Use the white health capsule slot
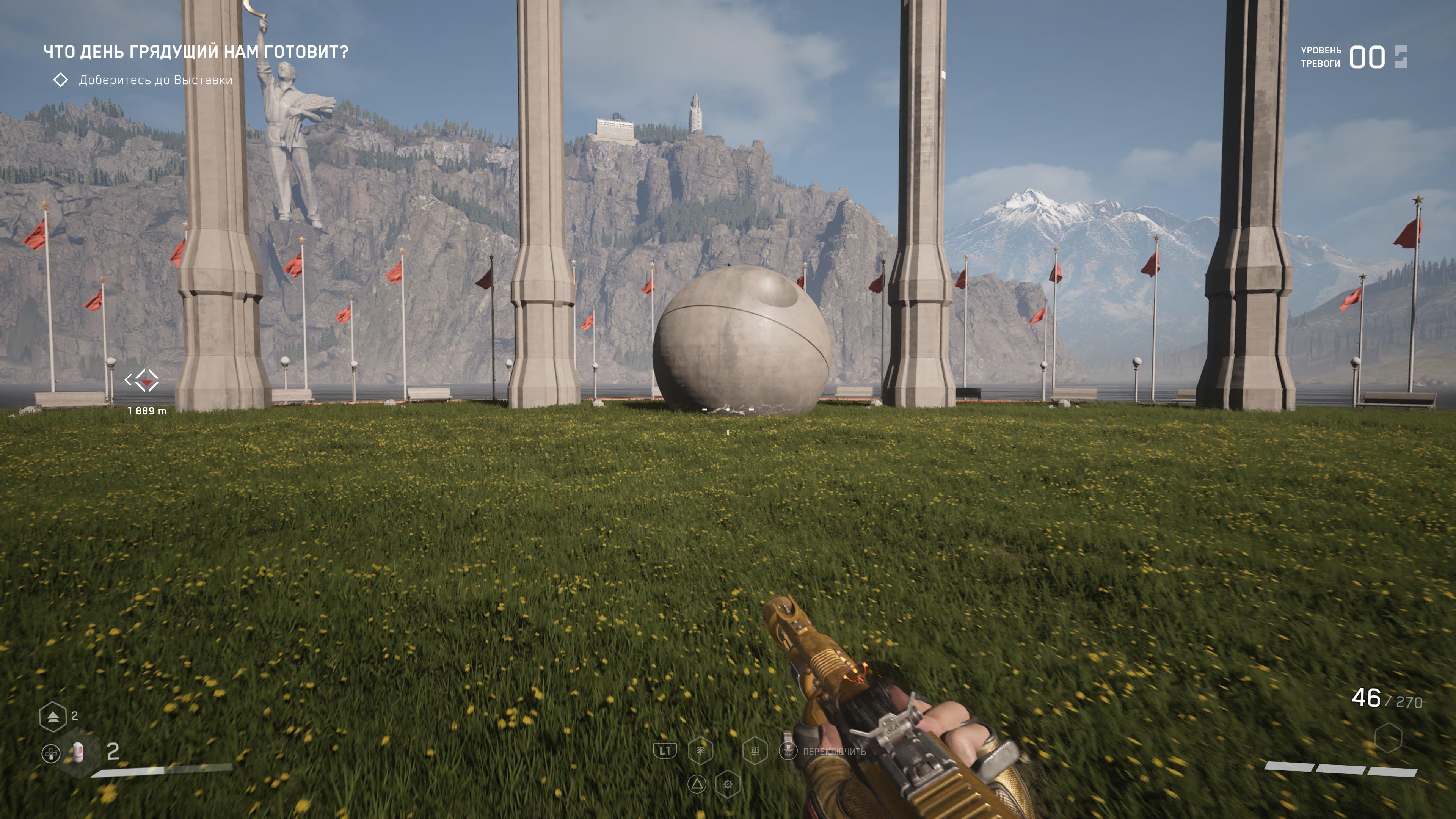Image resolution: width=1456 pixels, height=819 pixels. [78, 752]
